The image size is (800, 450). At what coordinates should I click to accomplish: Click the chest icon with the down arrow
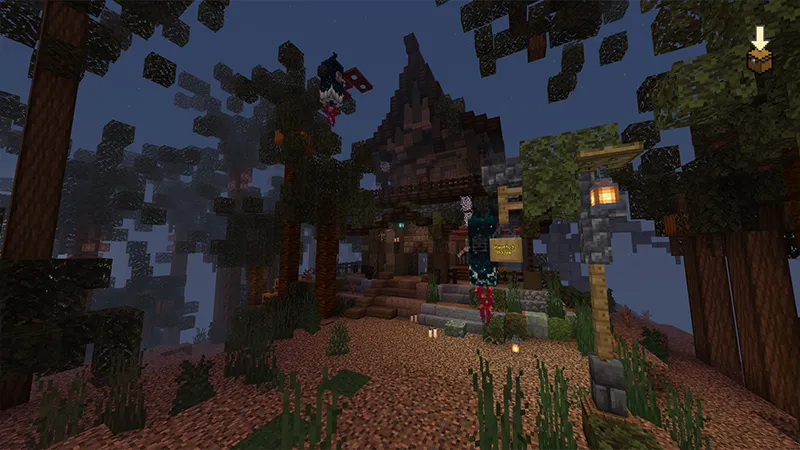click(x=760, y=53)
